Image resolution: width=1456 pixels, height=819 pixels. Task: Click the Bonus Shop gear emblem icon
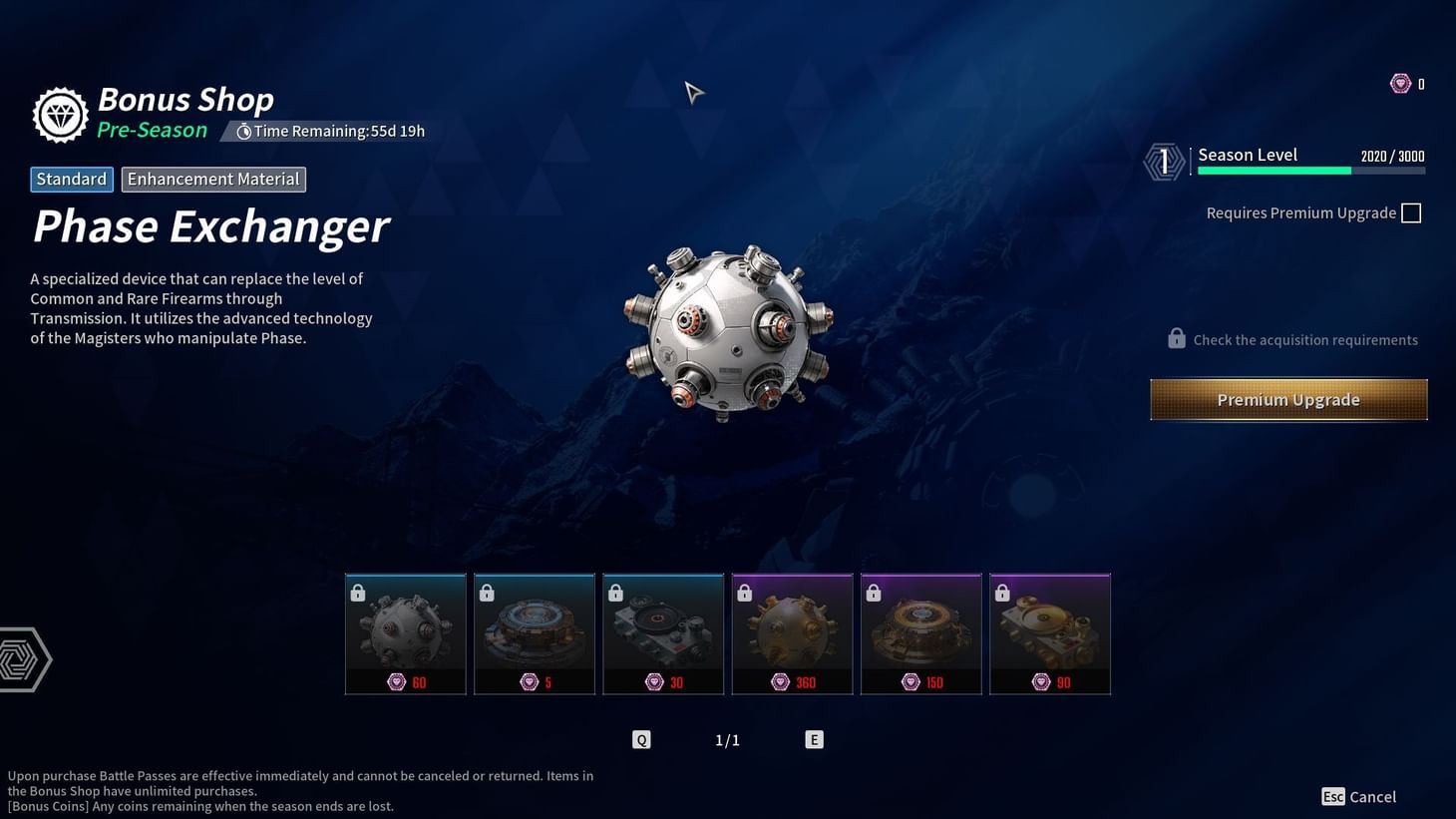(x=59, y=114)
